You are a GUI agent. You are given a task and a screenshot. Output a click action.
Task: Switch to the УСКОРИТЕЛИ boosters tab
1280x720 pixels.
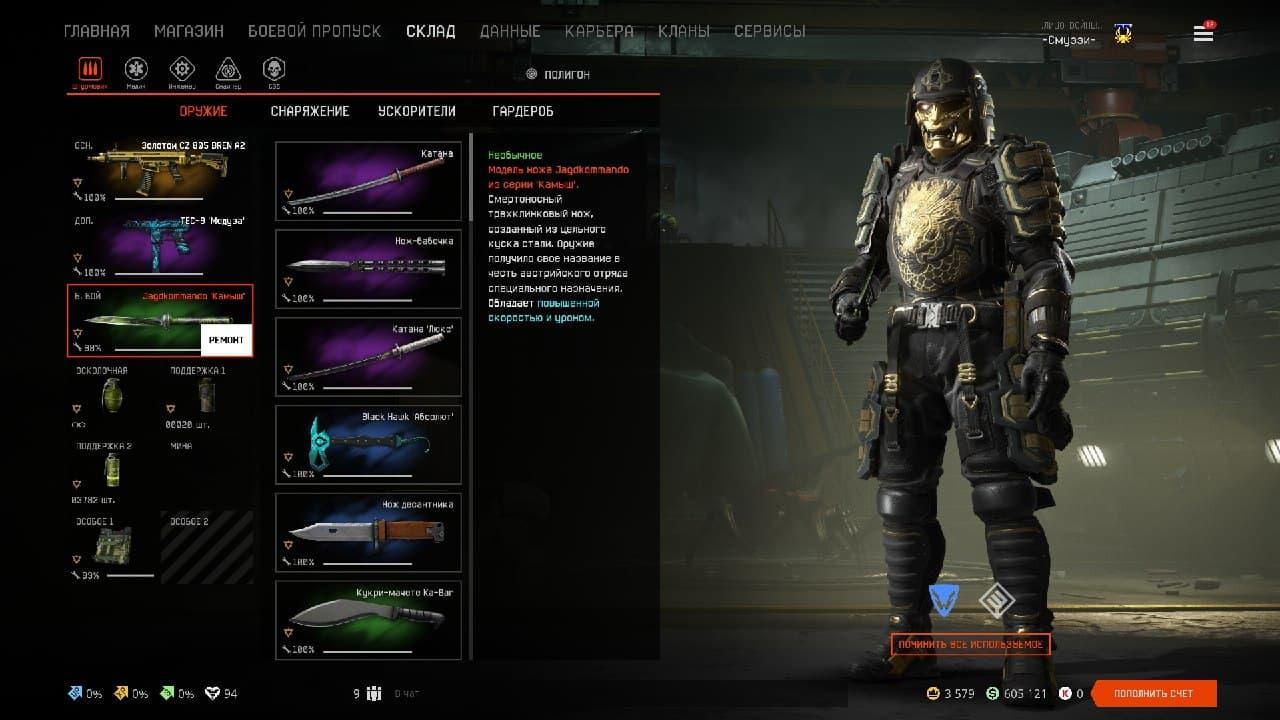416,111
